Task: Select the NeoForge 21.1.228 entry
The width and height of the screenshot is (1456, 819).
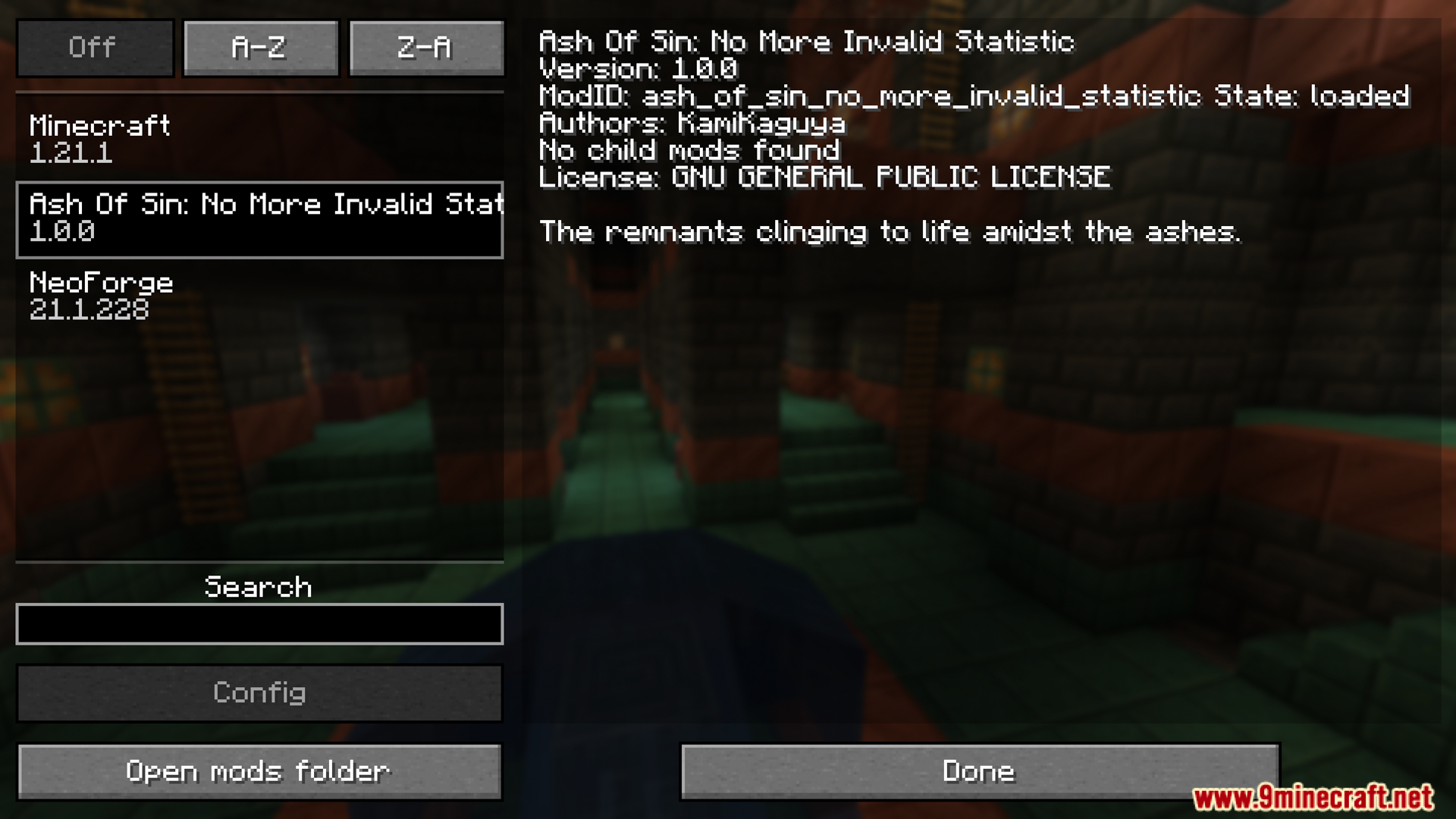Action: pos(258,296)
